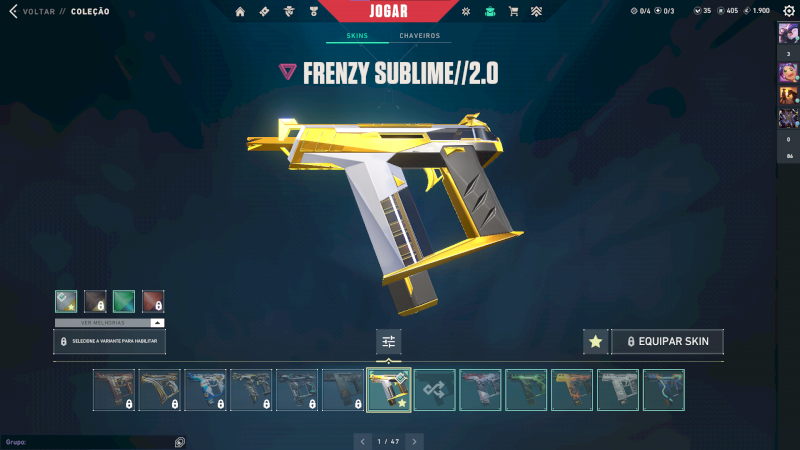Choose the red-brown variant swatch
Viewport: 800px width, 450px height.
pyautogui.click(x=153, y=301)
